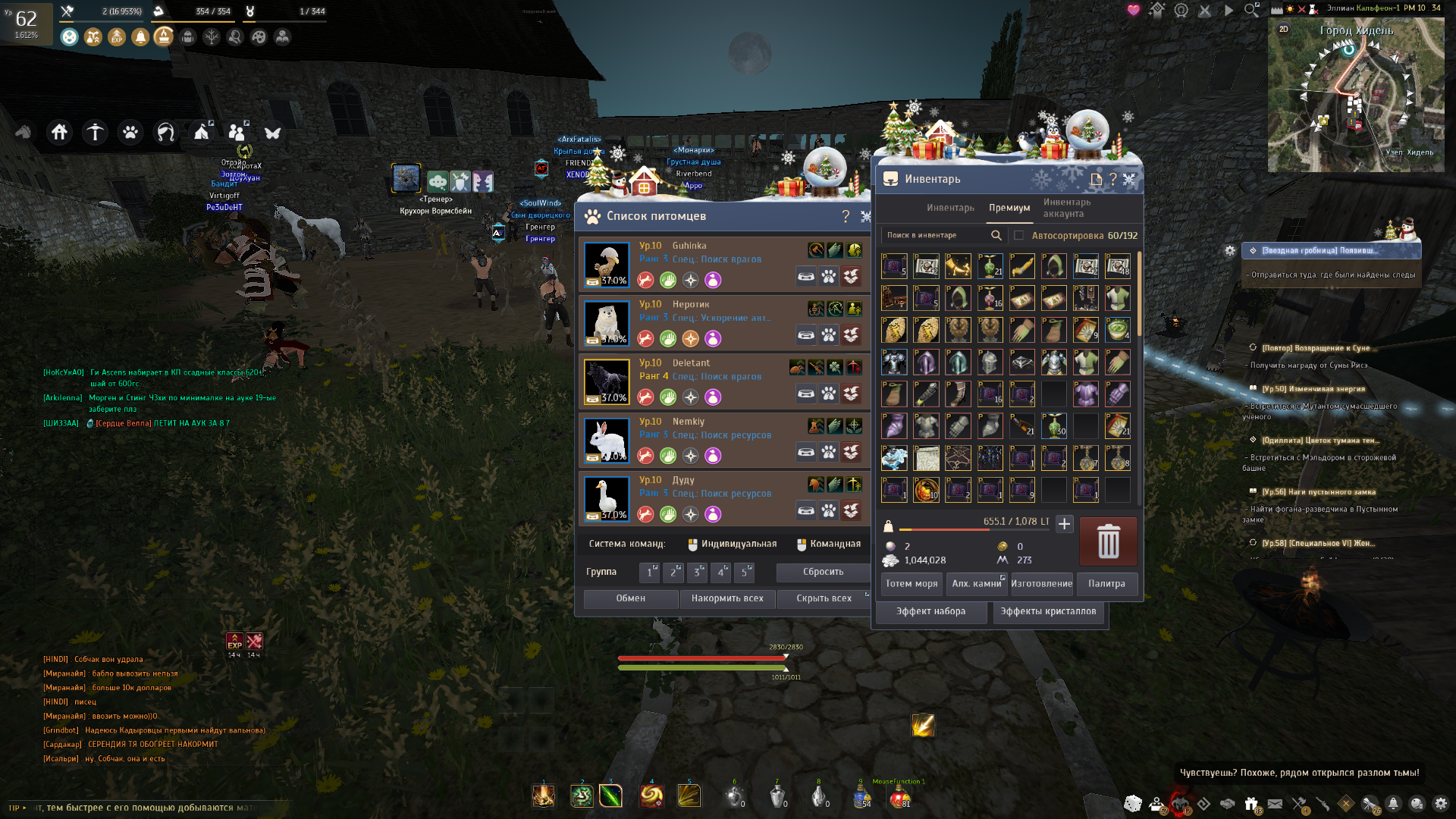
Task: Open the Палитра section
Action: point(1106,584)
